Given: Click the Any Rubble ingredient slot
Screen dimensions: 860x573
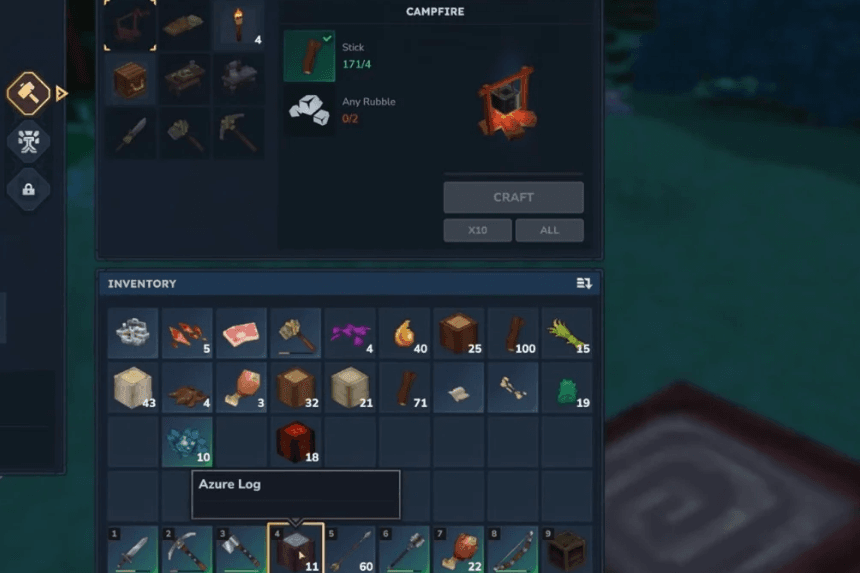Looking at the screenshot, I should (x=309, y=110).
